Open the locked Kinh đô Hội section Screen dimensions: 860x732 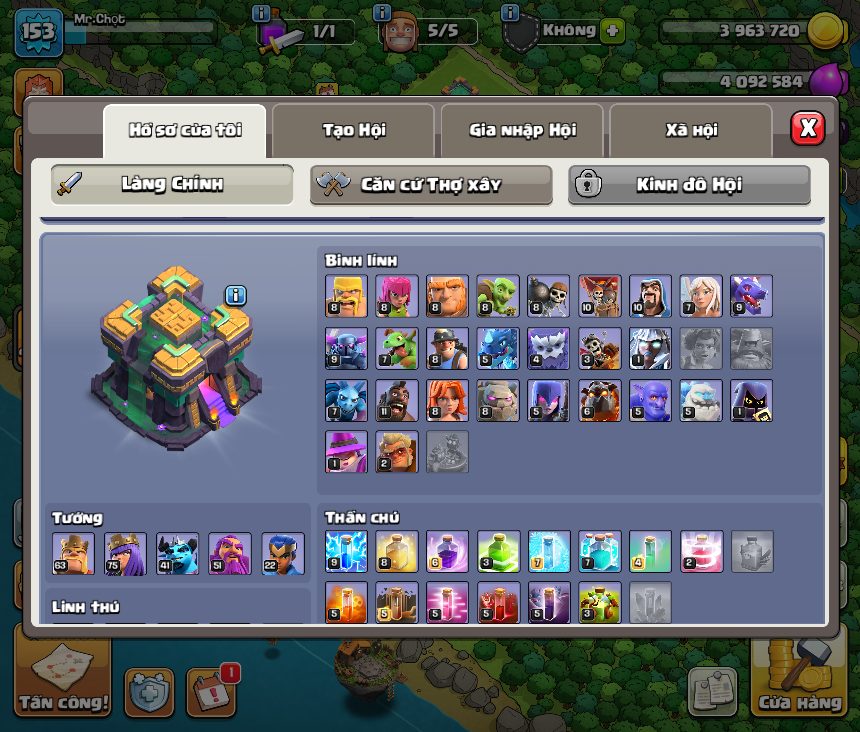pyautogui.click(x=689, y=185)
